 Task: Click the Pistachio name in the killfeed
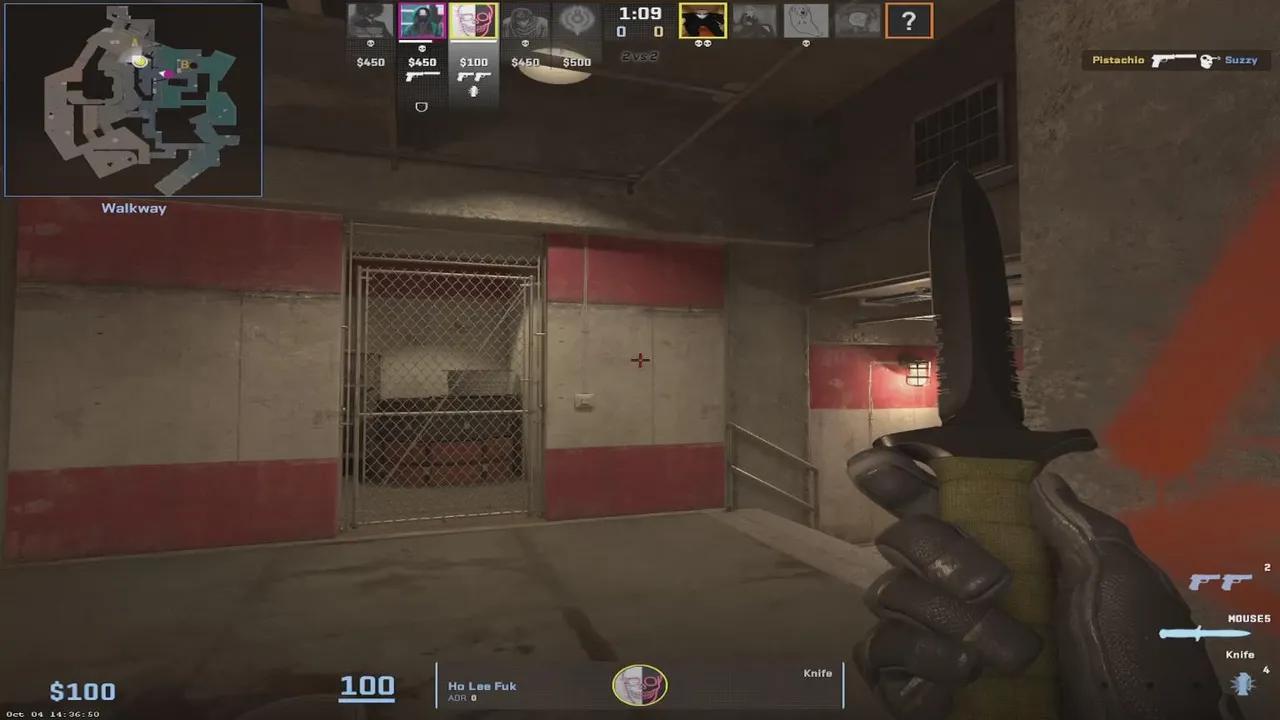pyautogui.click(x=1117, y=60)
